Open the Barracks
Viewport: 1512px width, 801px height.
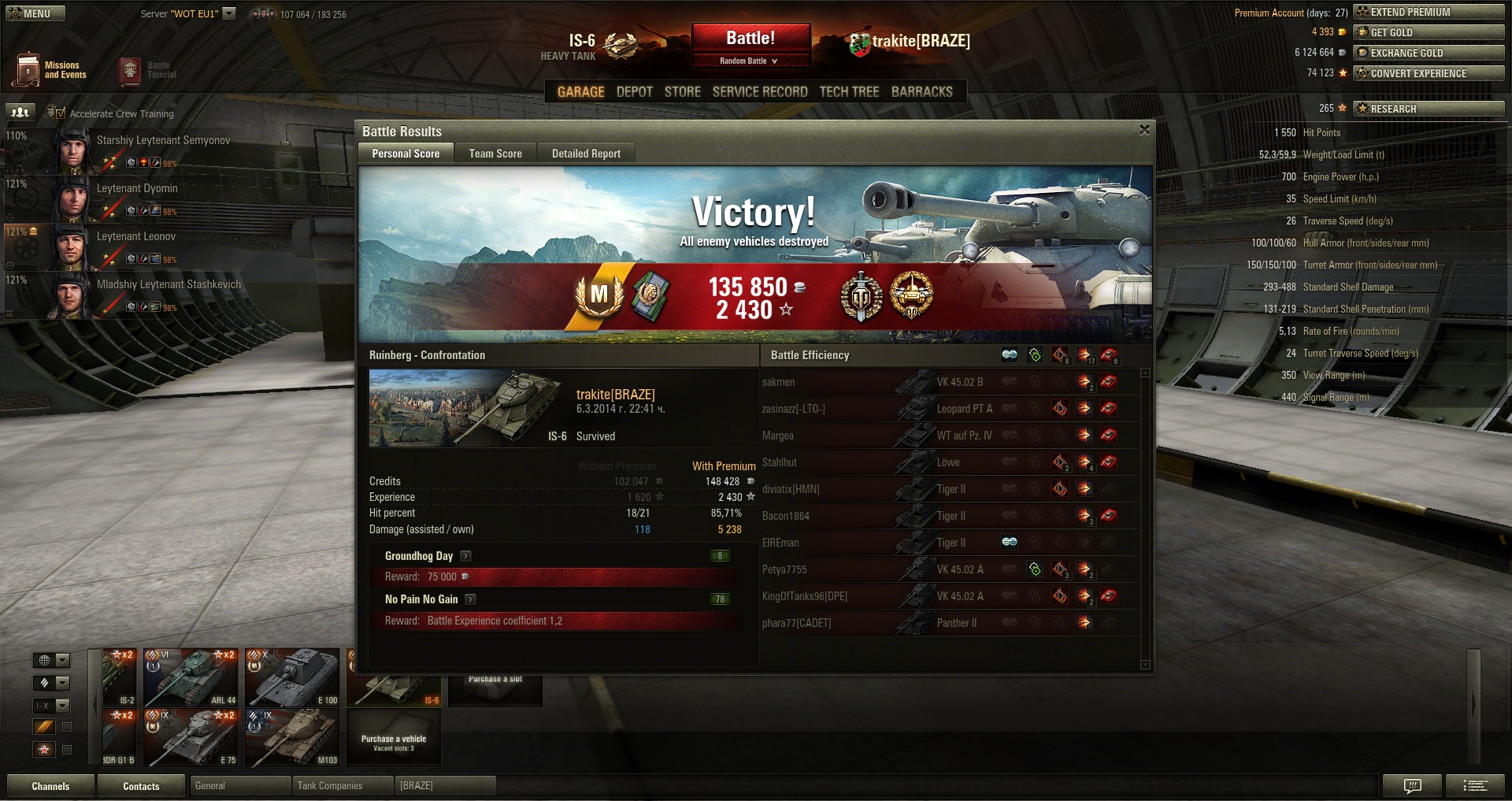click(x=921, y=91)
